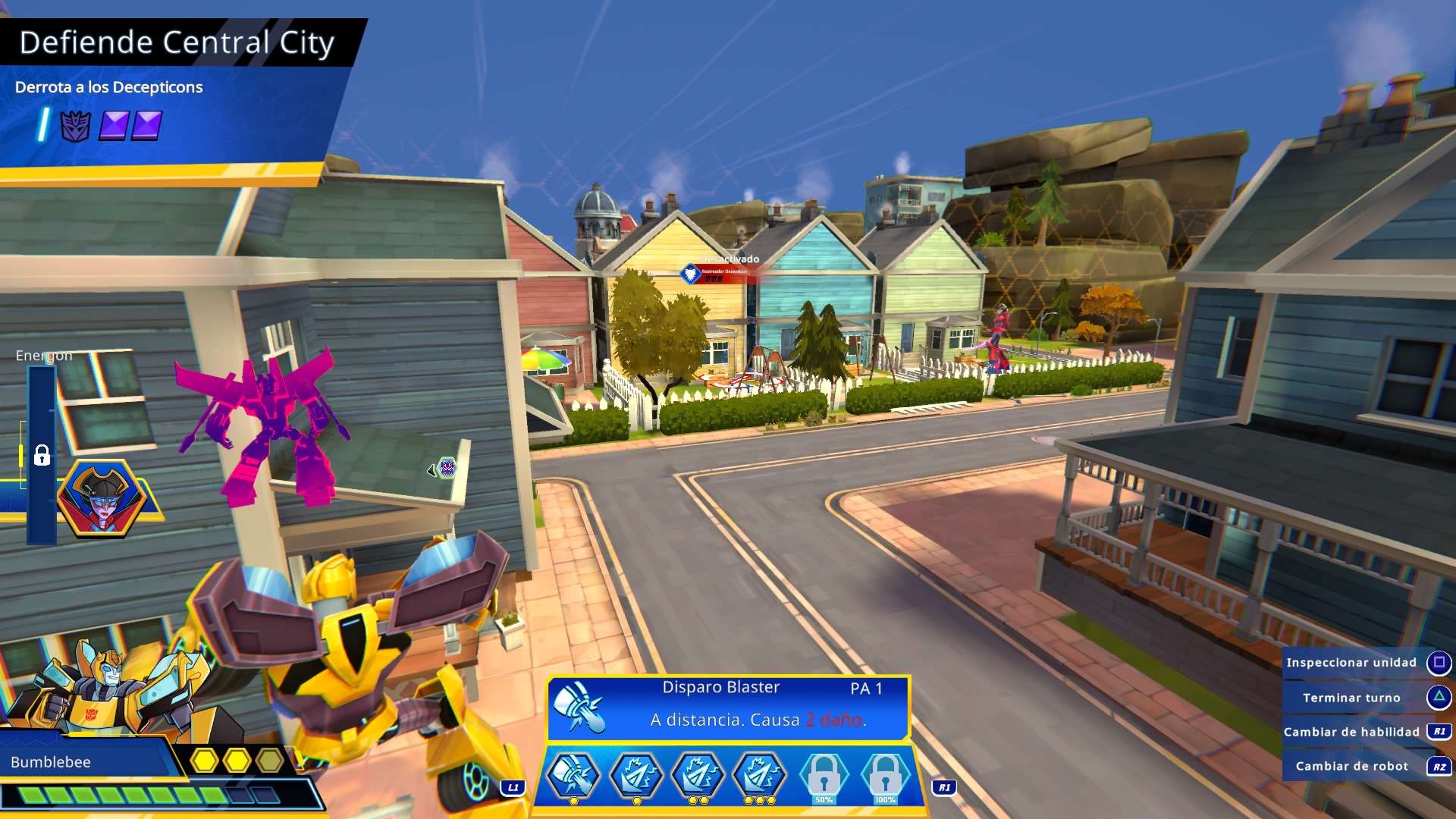Choose the three-dot energy blade ability

[761, 775]
